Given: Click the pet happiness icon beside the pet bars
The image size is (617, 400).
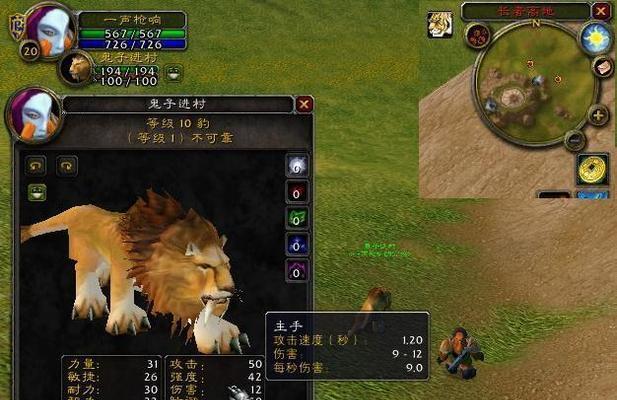Looking at the screenshot, I should (174, 71).
